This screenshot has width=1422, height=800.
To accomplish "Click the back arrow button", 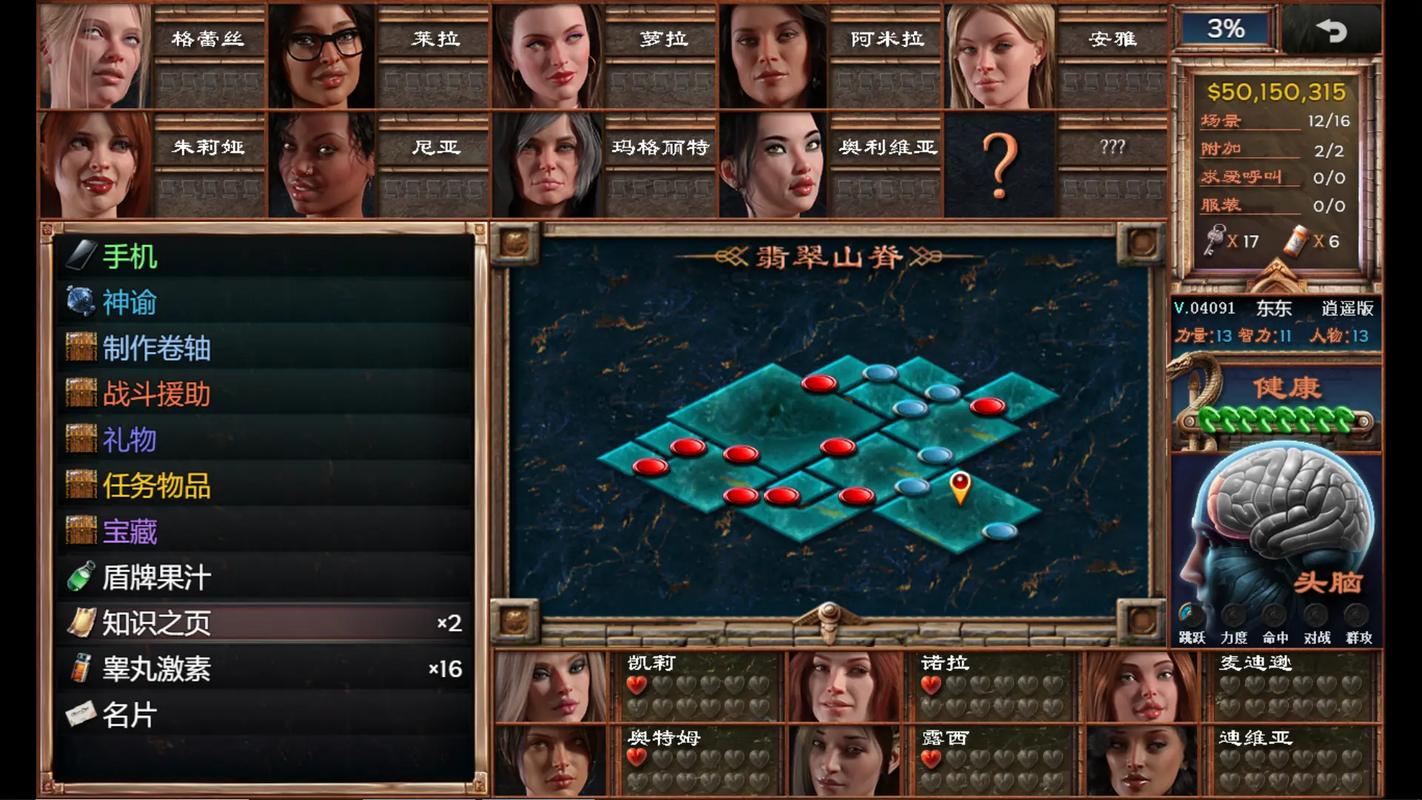I will pyautogui.click(x=1331, y=30).
